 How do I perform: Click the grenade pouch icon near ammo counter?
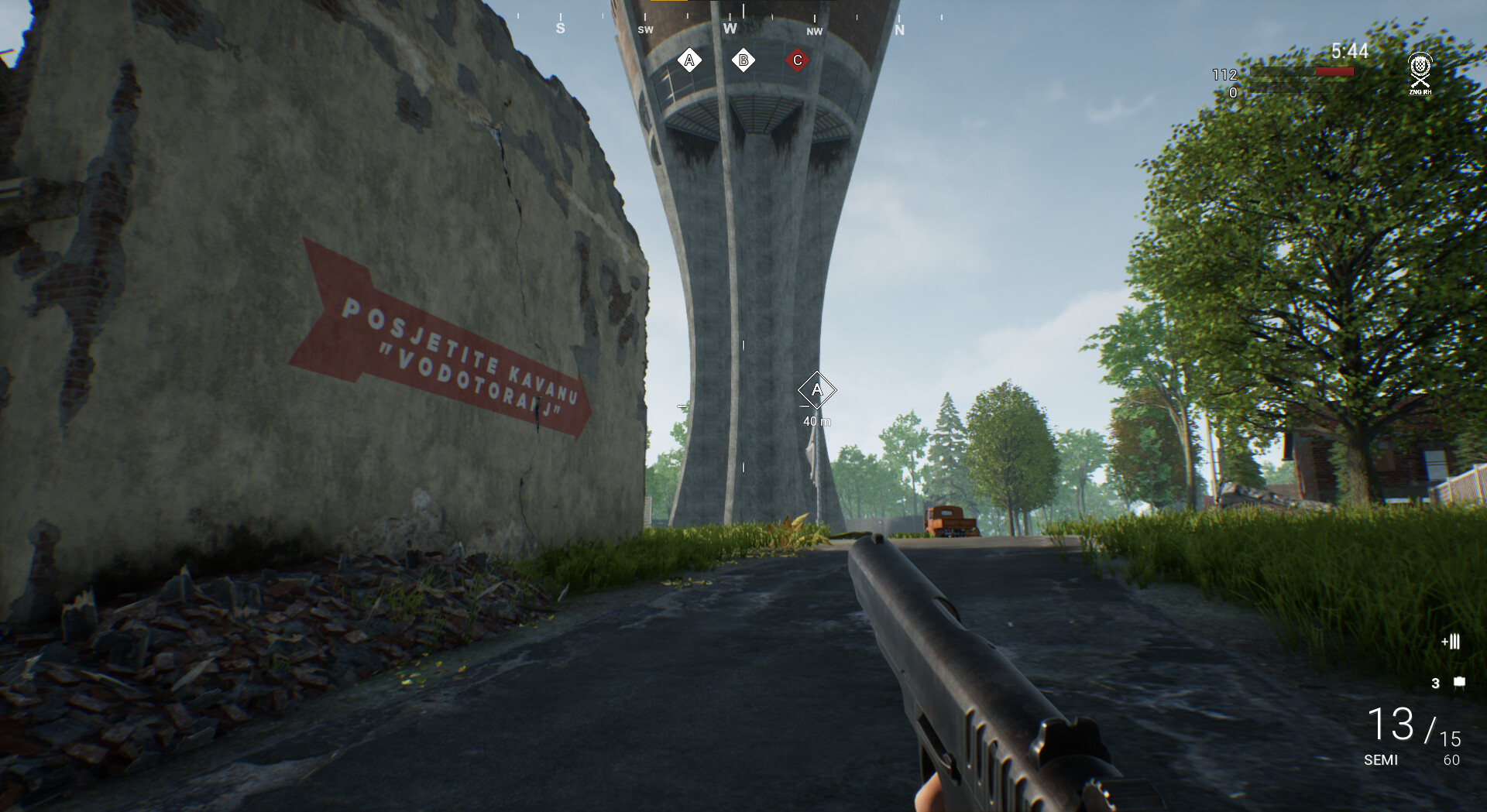1459,683
